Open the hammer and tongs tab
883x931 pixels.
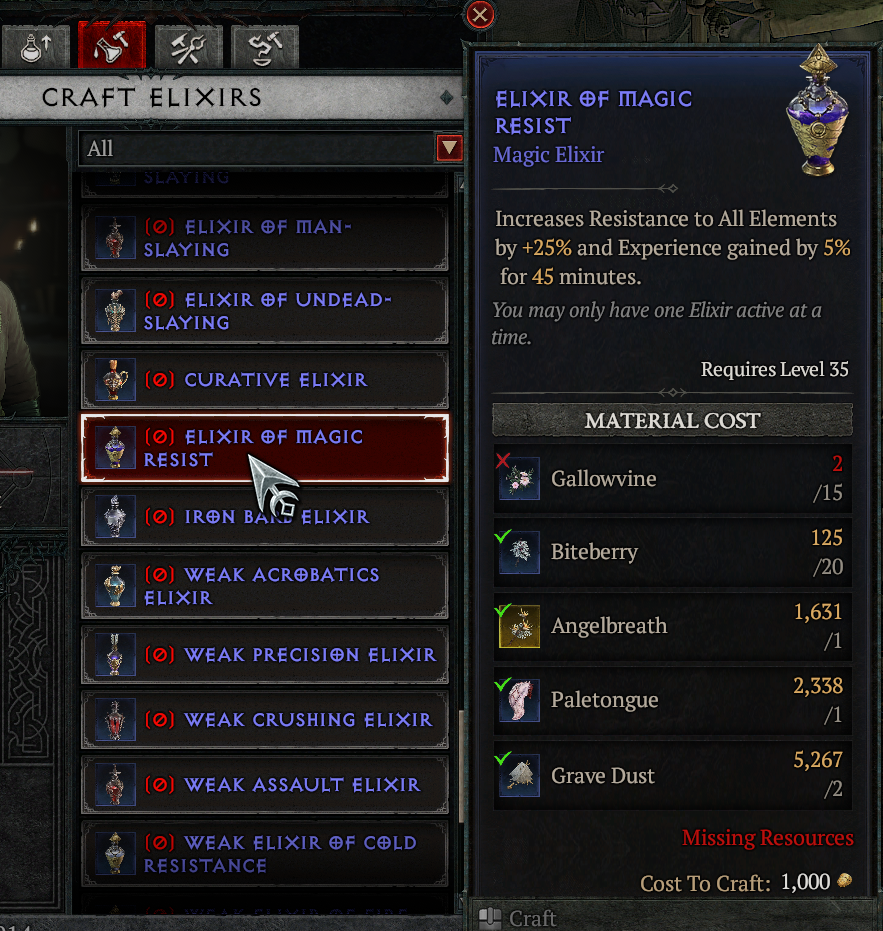pos(188,46)
